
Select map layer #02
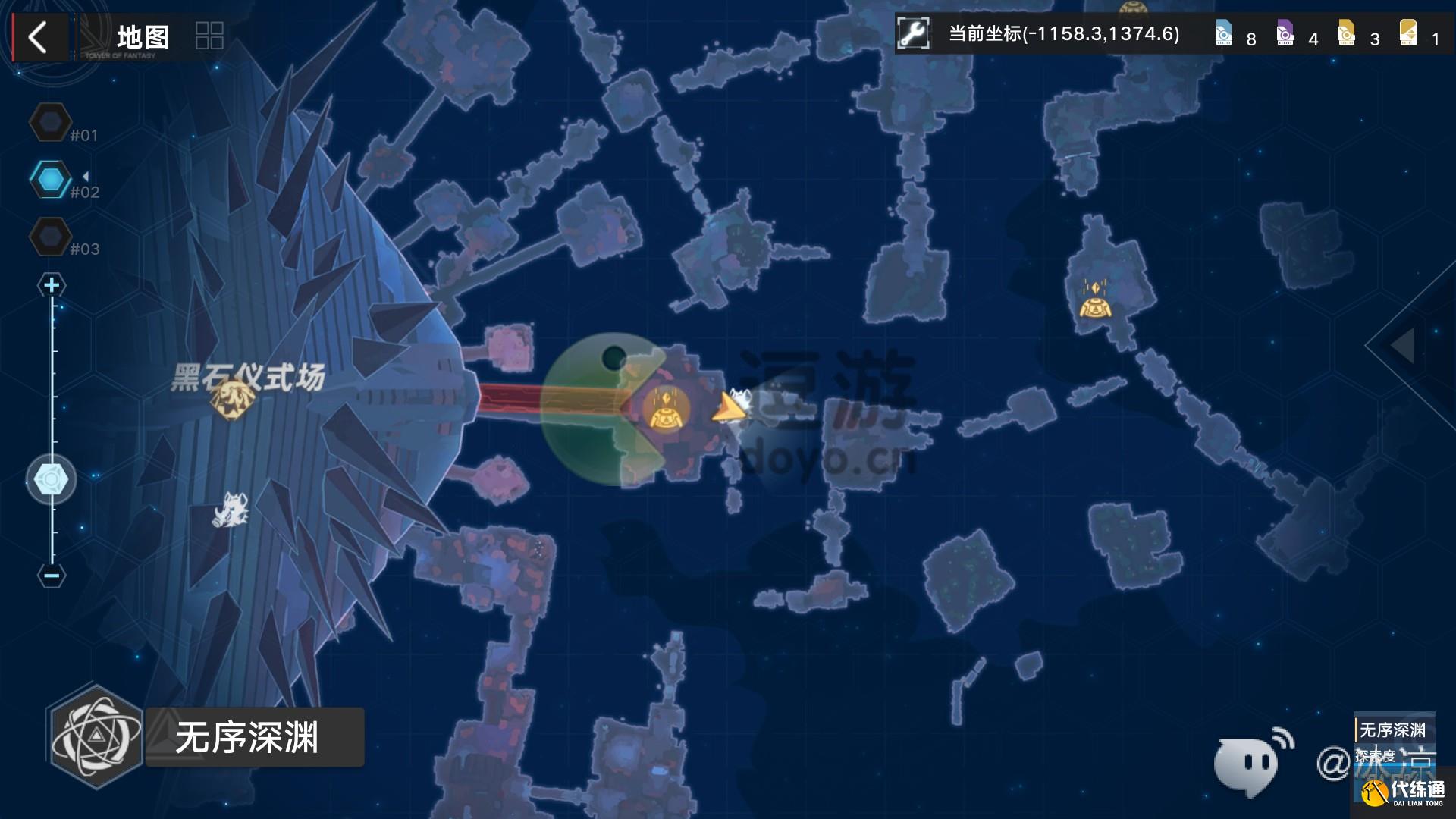tap(50, 180)
